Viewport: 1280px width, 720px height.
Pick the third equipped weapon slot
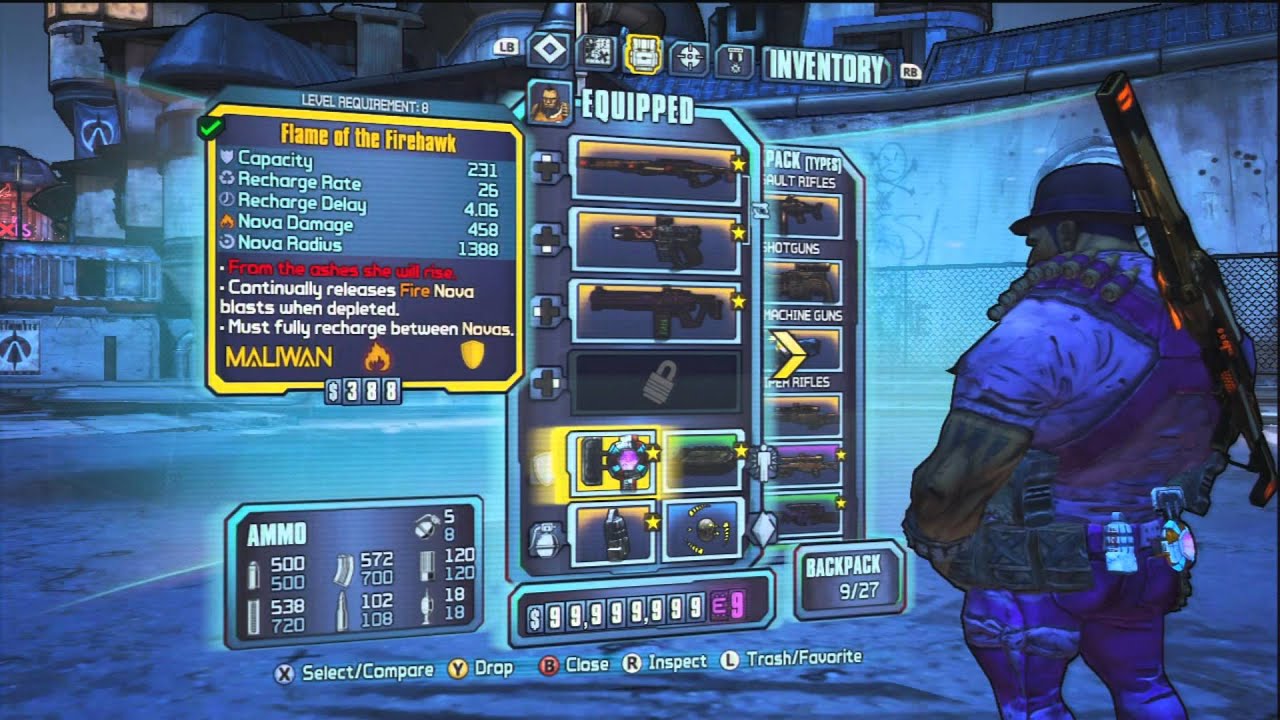pyautogui.click(x=655, y=309)
